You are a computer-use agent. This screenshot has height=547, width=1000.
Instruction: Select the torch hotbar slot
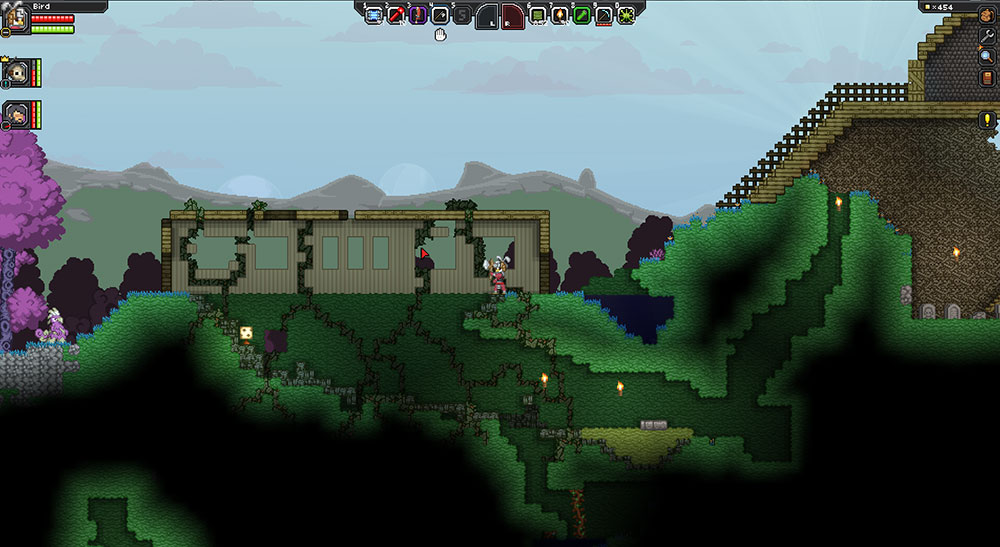pyautogui.click(x=559, y=15)
